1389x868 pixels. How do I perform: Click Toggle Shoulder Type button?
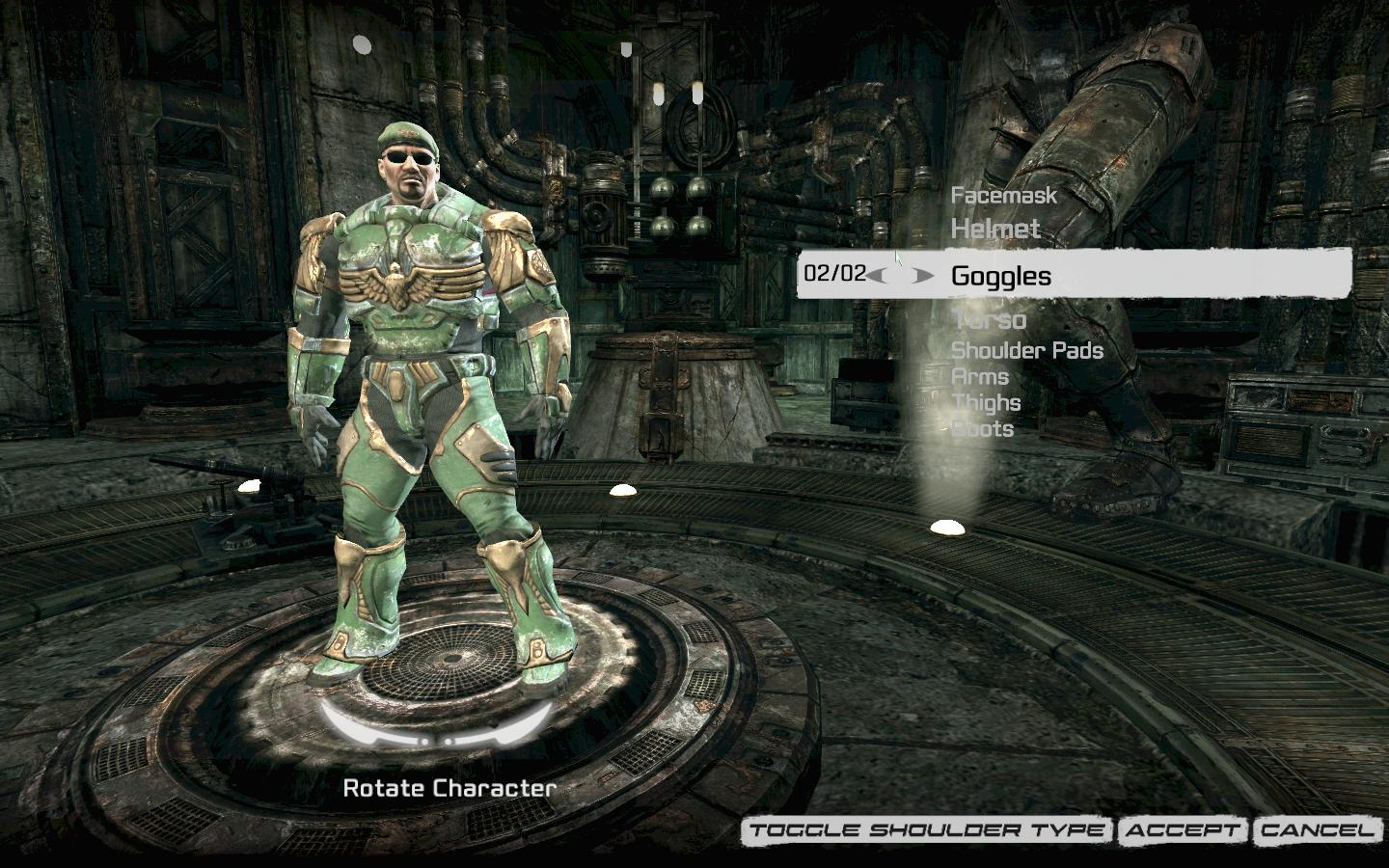tap(927, 830)
